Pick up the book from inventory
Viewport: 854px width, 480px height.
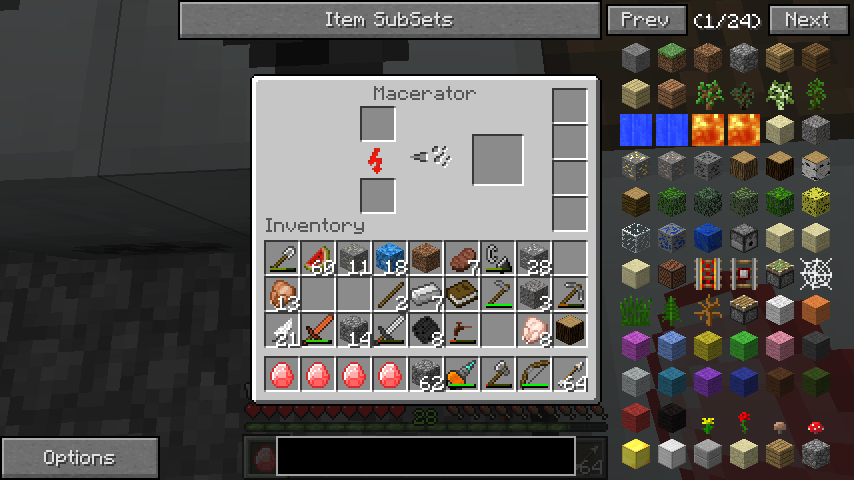point(462,295)
